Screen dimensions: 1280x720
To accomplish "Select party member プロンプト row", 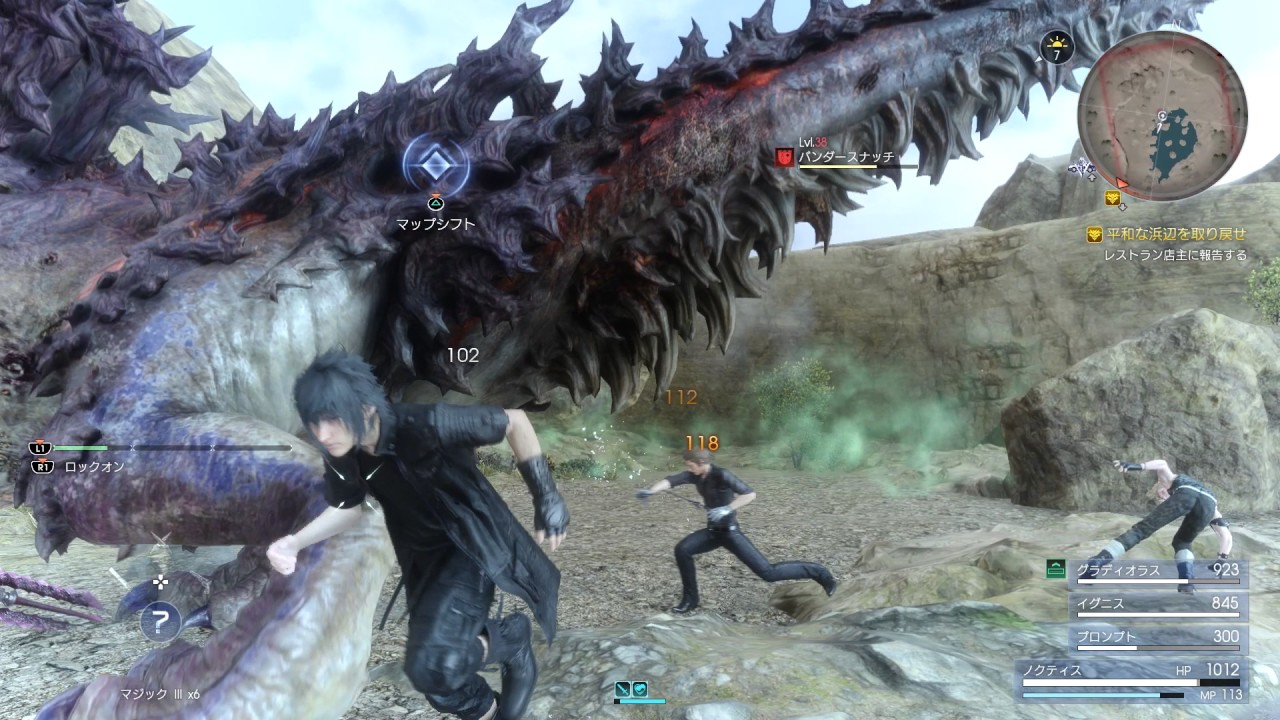I will pyautogui.click(x=1158, y=637).
